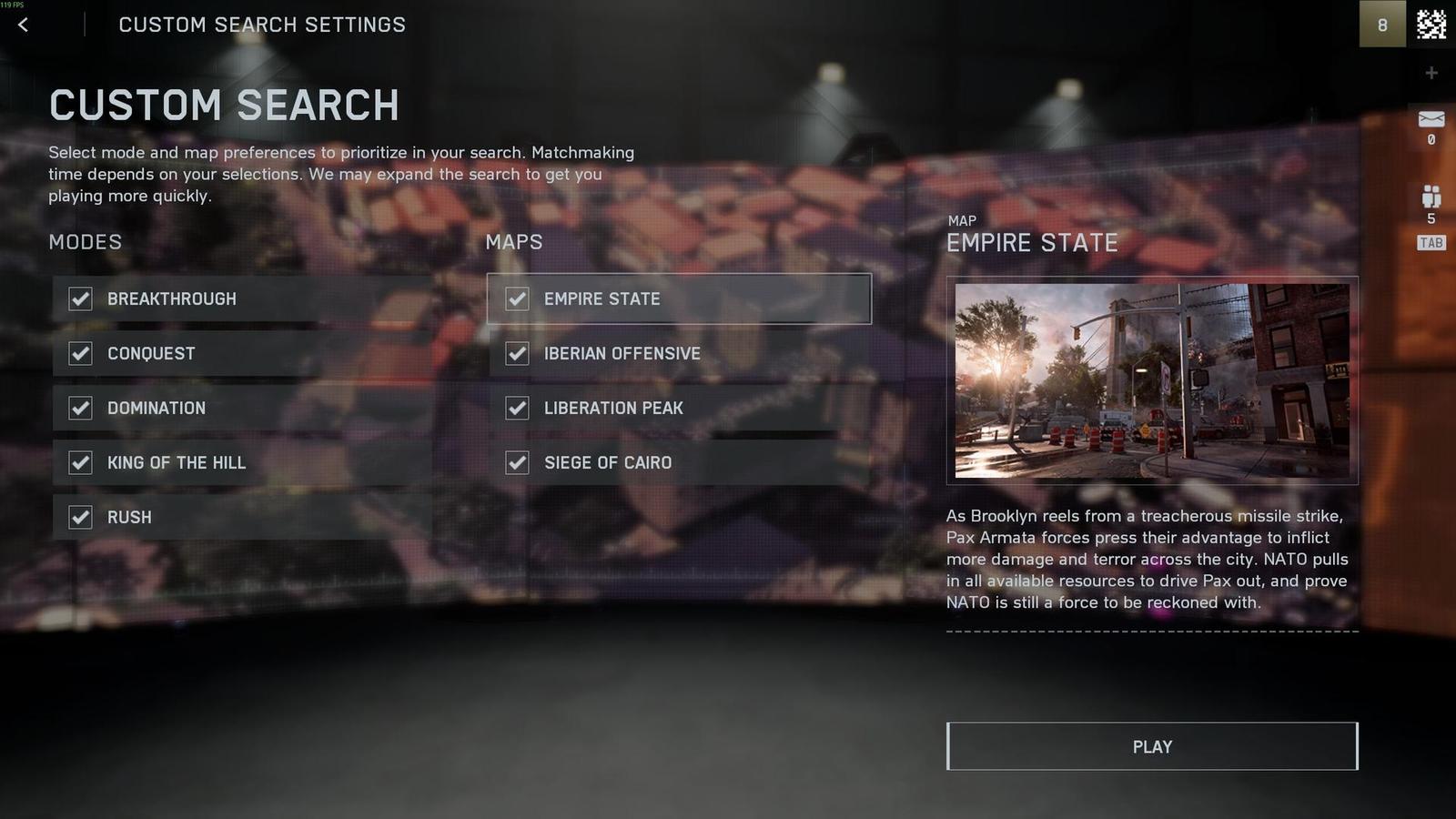Uncheck the Rush mode

(x=80, y=517)
